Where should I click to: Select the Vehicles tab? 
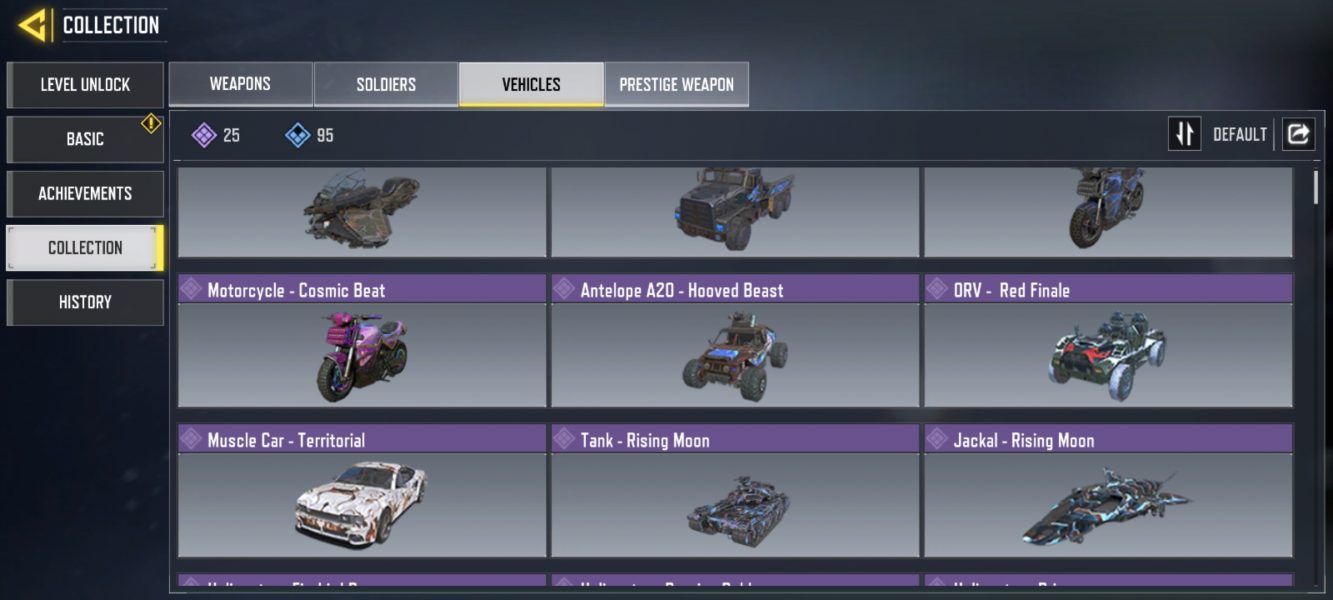(531, 84)
